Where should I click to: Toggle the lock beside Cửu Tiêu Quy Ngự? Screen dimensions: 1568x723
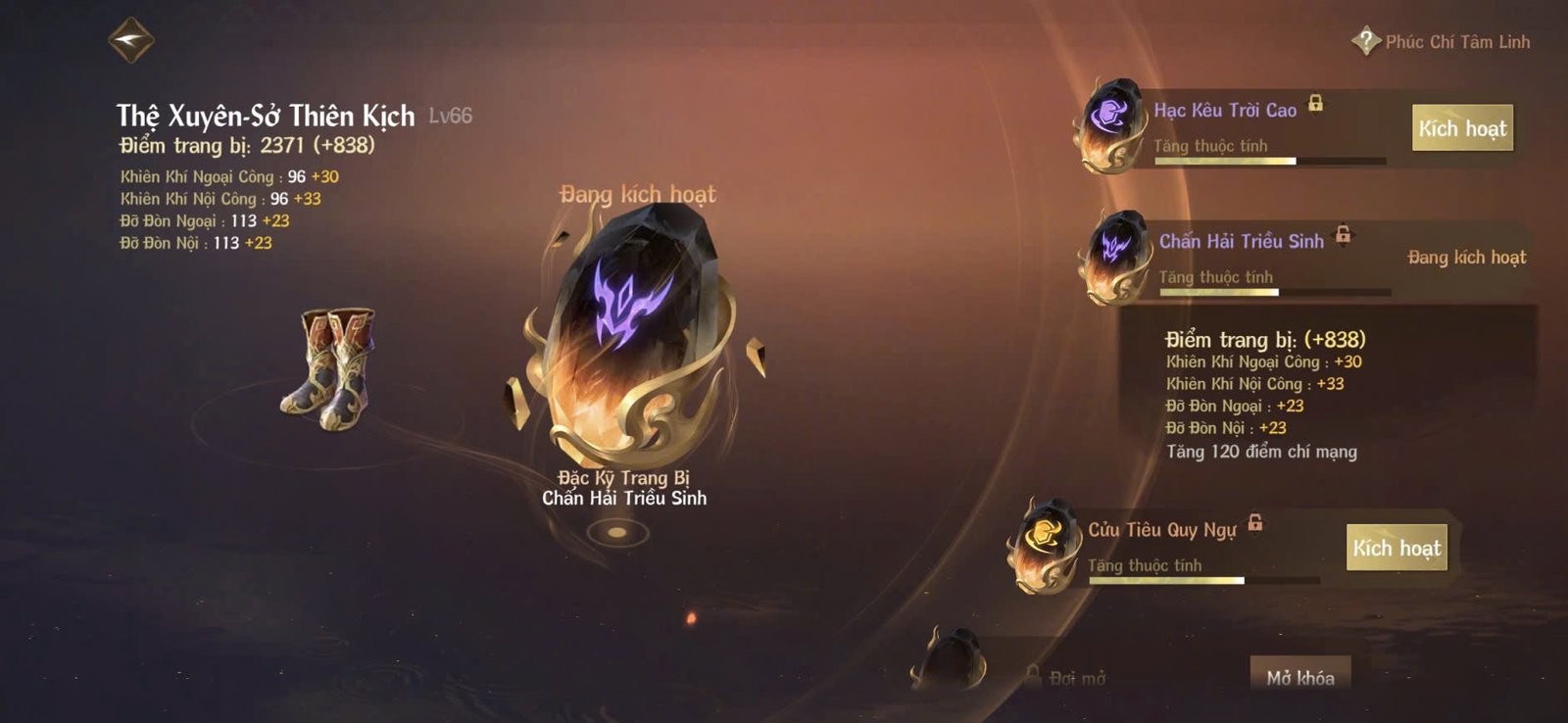tap(1257, 524)
